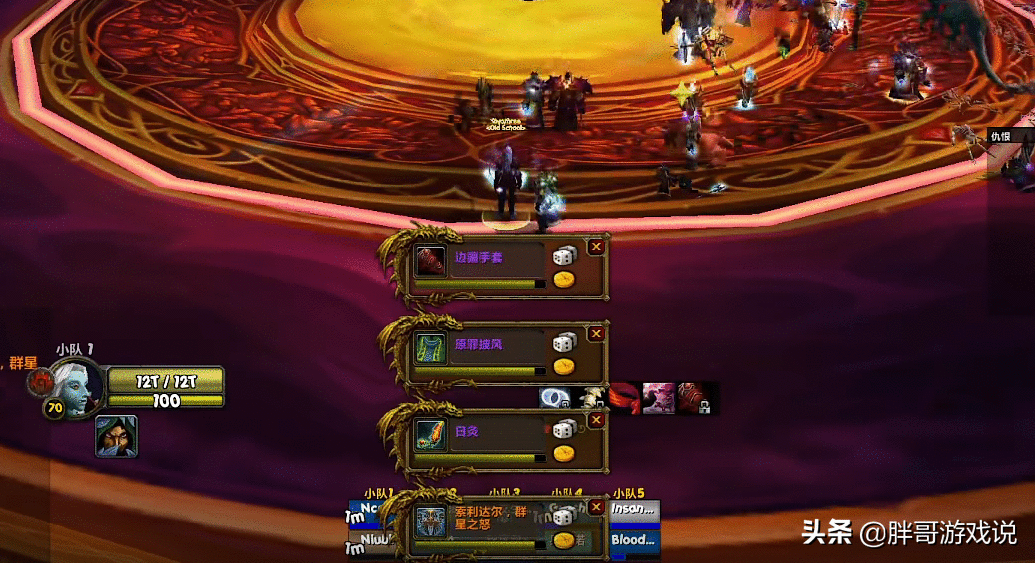View the 日炎 flaming sword item icon
1035x563 pixels.
pos(430,435)
